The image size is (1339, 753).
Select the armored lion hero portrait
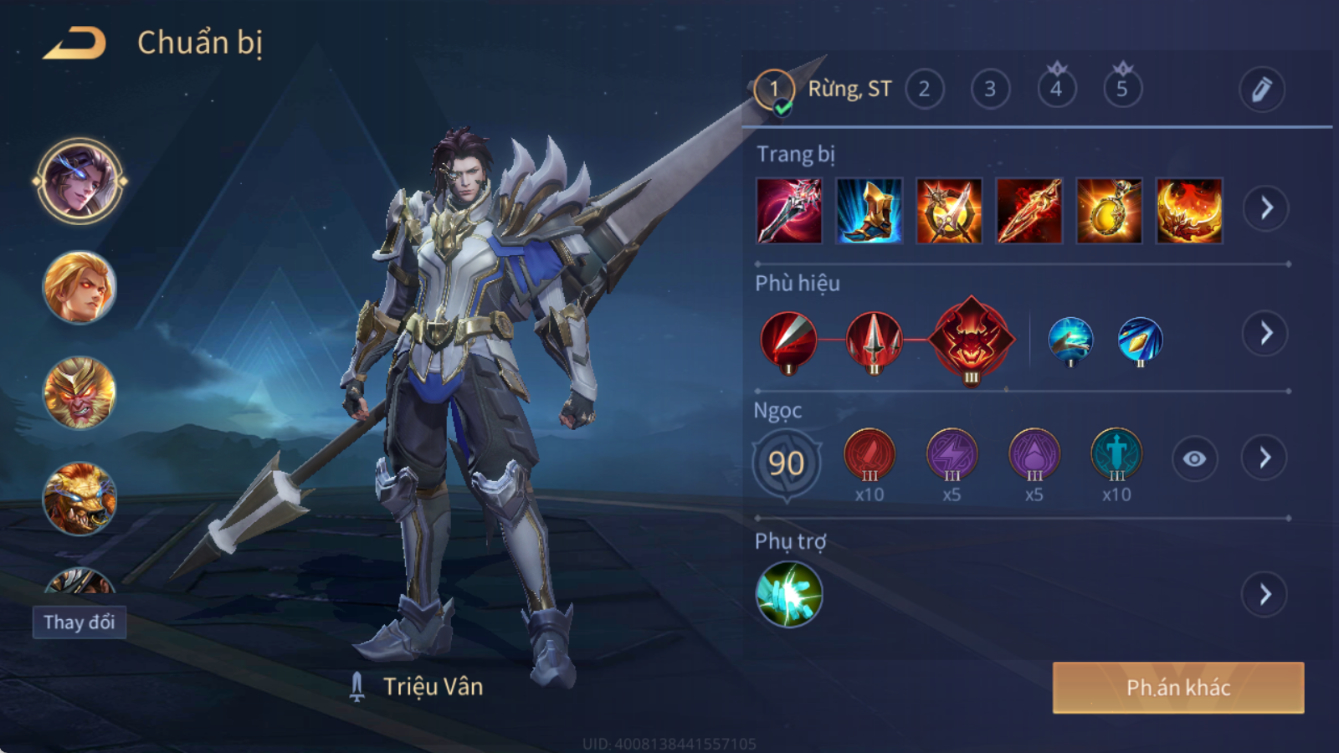[x=80, y=497]
